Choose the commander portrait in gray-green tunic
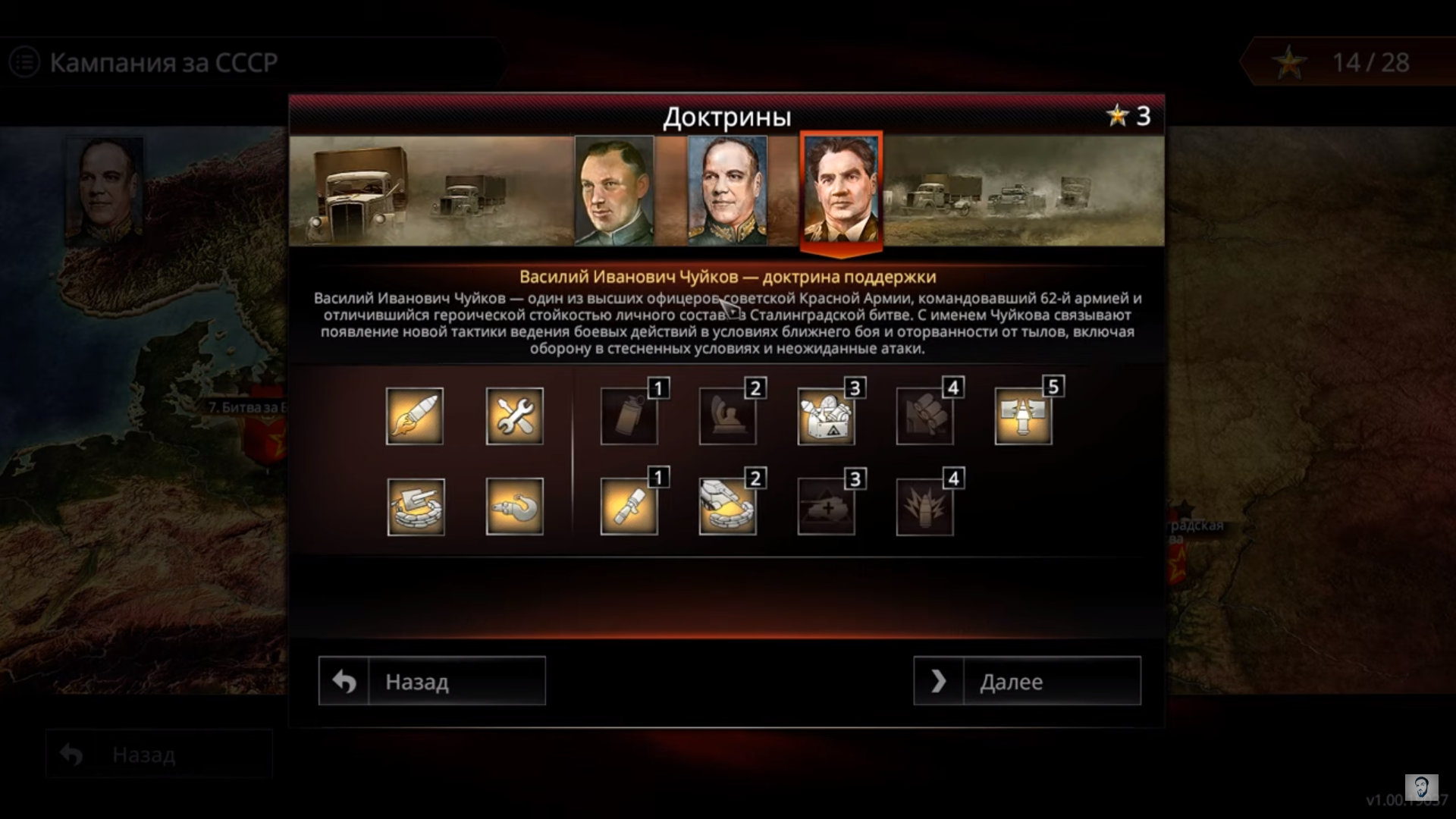This screenshot has width=1456, height=819. pos(614,190)
